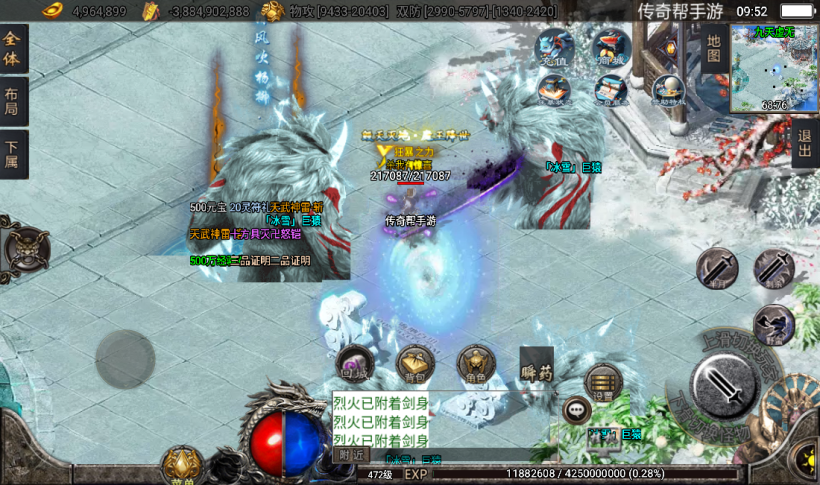Choose the 下属 (Subordinates) side tab
Viewport: 820px width, 485px height.
click(13, 154)
